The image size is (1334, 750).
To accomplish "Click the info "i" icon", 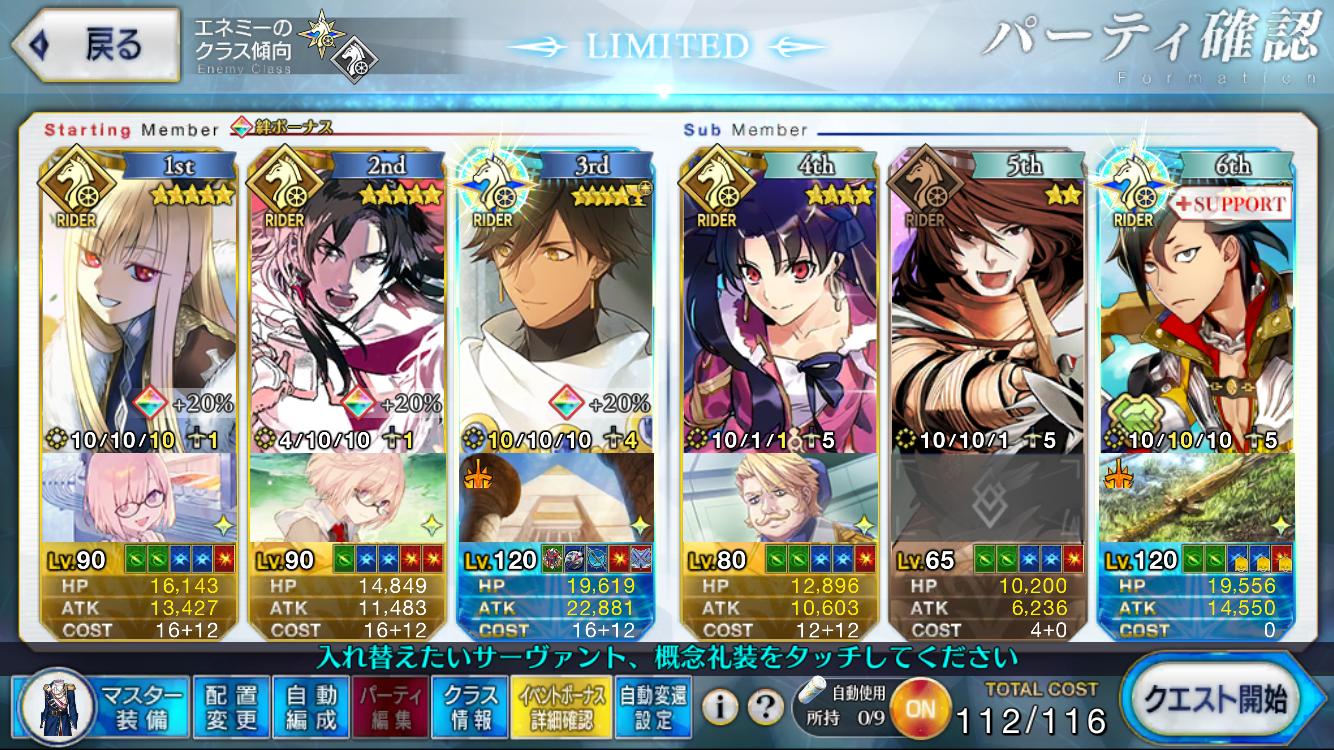I will tap(720, 707).
